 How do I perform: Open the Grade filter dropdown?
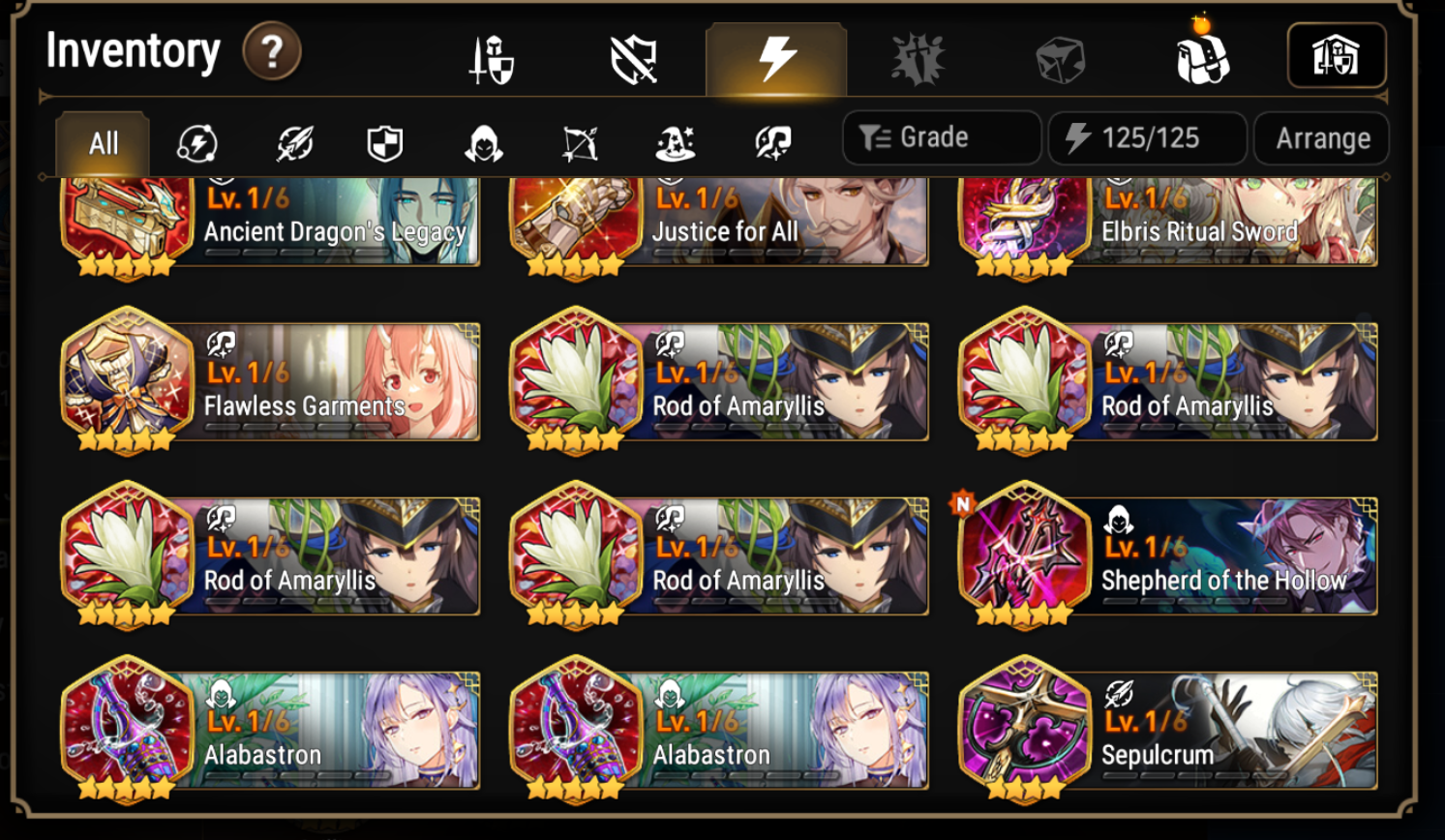[x=940, y=137]
